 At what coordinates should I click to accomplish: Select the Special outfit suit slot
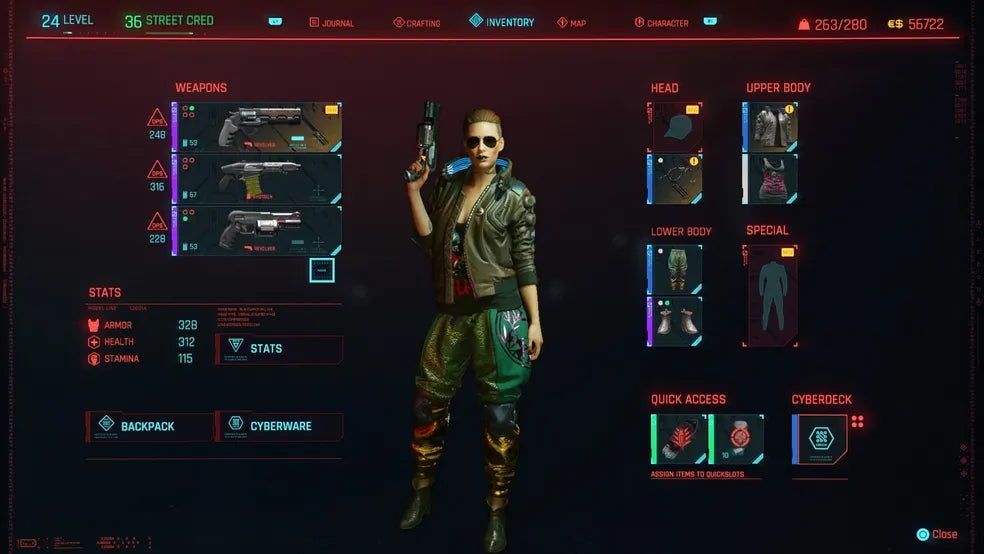tap(771, 295)
